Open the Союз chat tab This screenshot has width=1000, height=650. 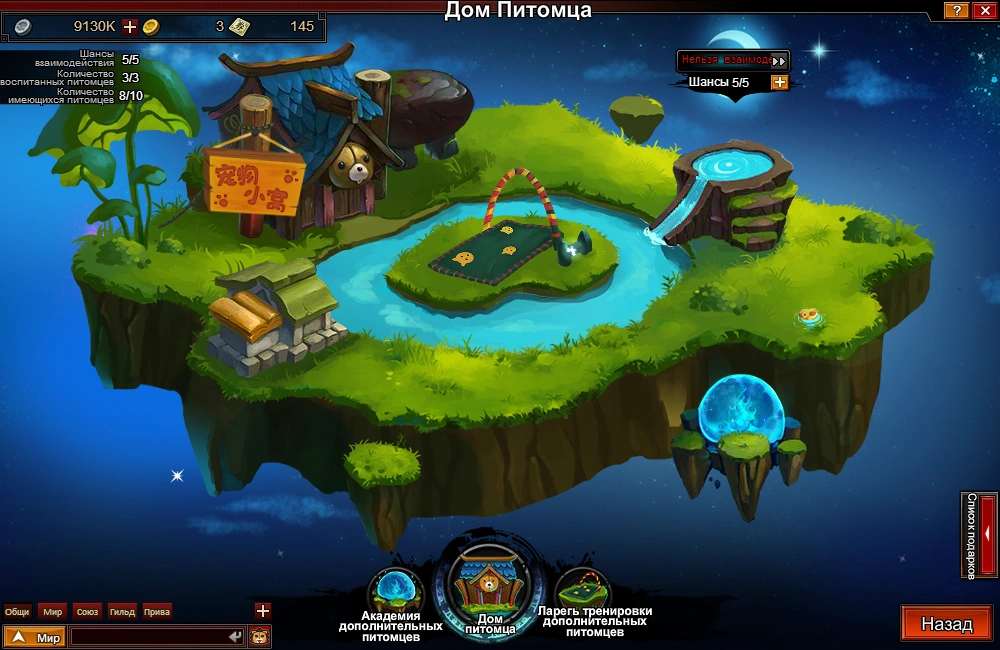tap(87, 611)
